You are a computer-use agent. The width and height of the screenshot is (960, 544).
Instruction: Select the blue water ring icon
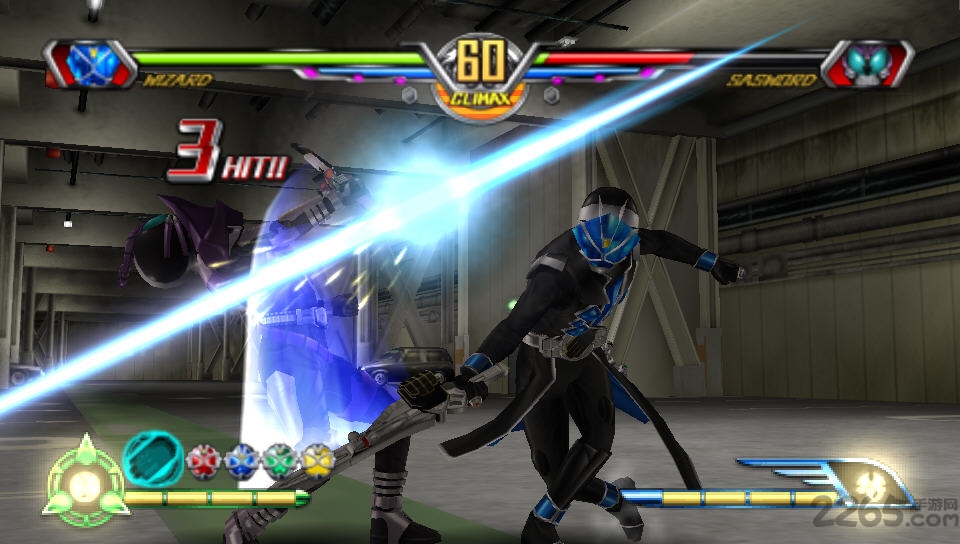[239, 461]
